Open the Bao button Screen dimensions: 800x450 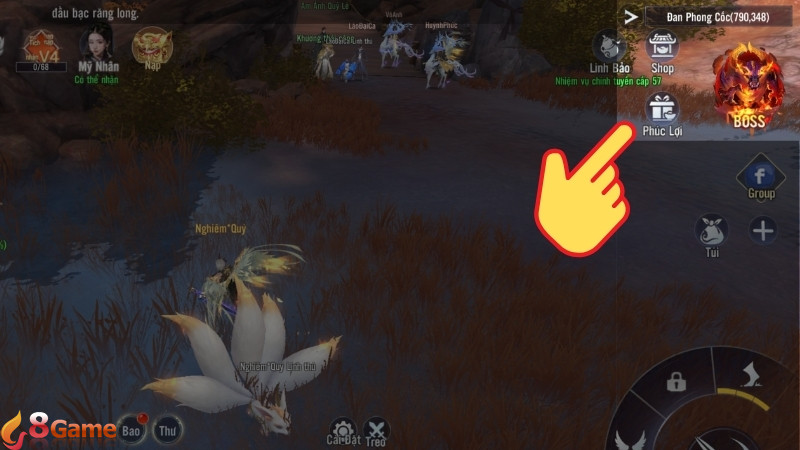tap(132, 430)
